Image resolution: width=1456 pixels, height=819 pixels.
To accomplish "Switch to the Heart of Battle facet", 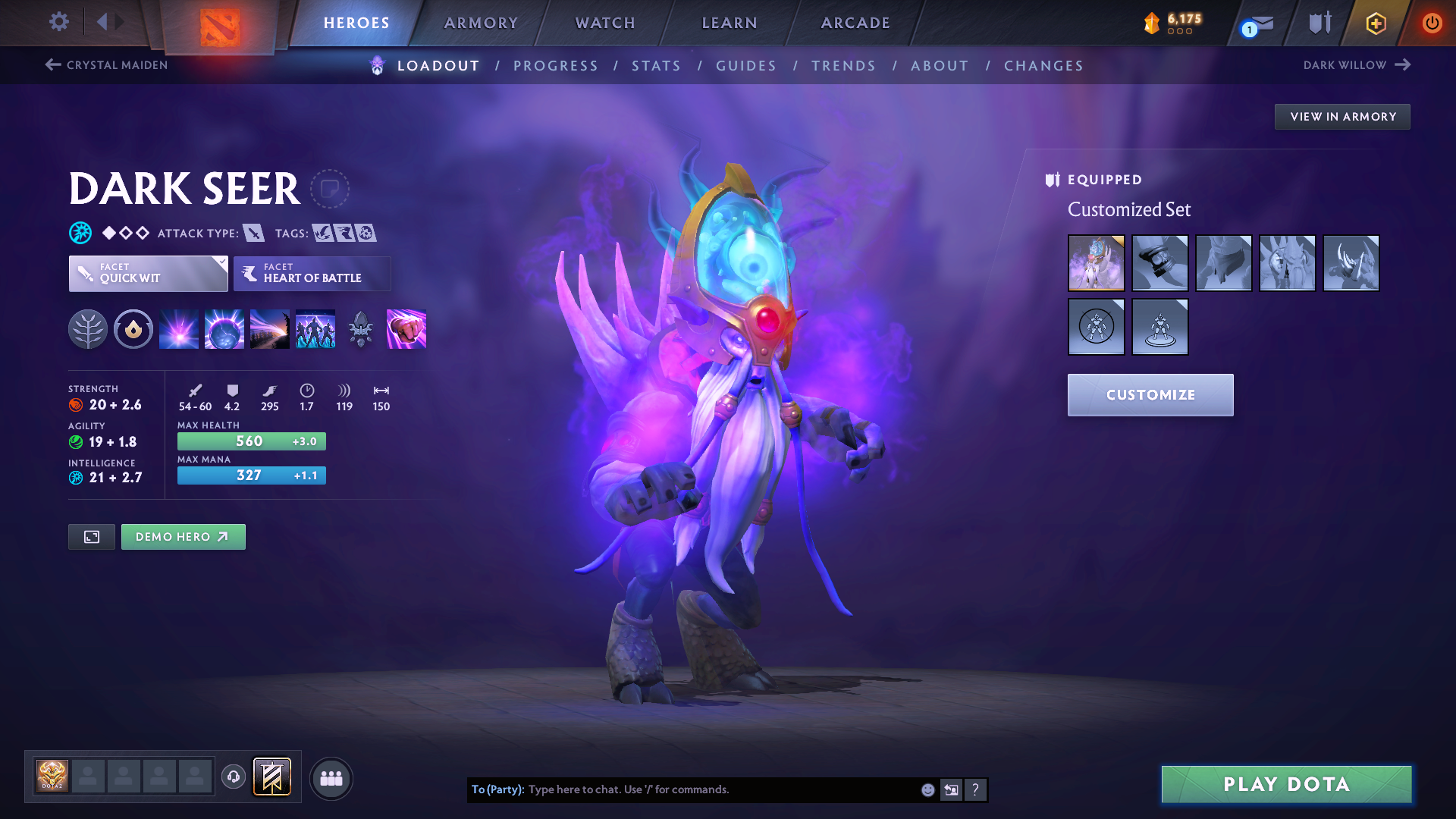I will [311, 274].
